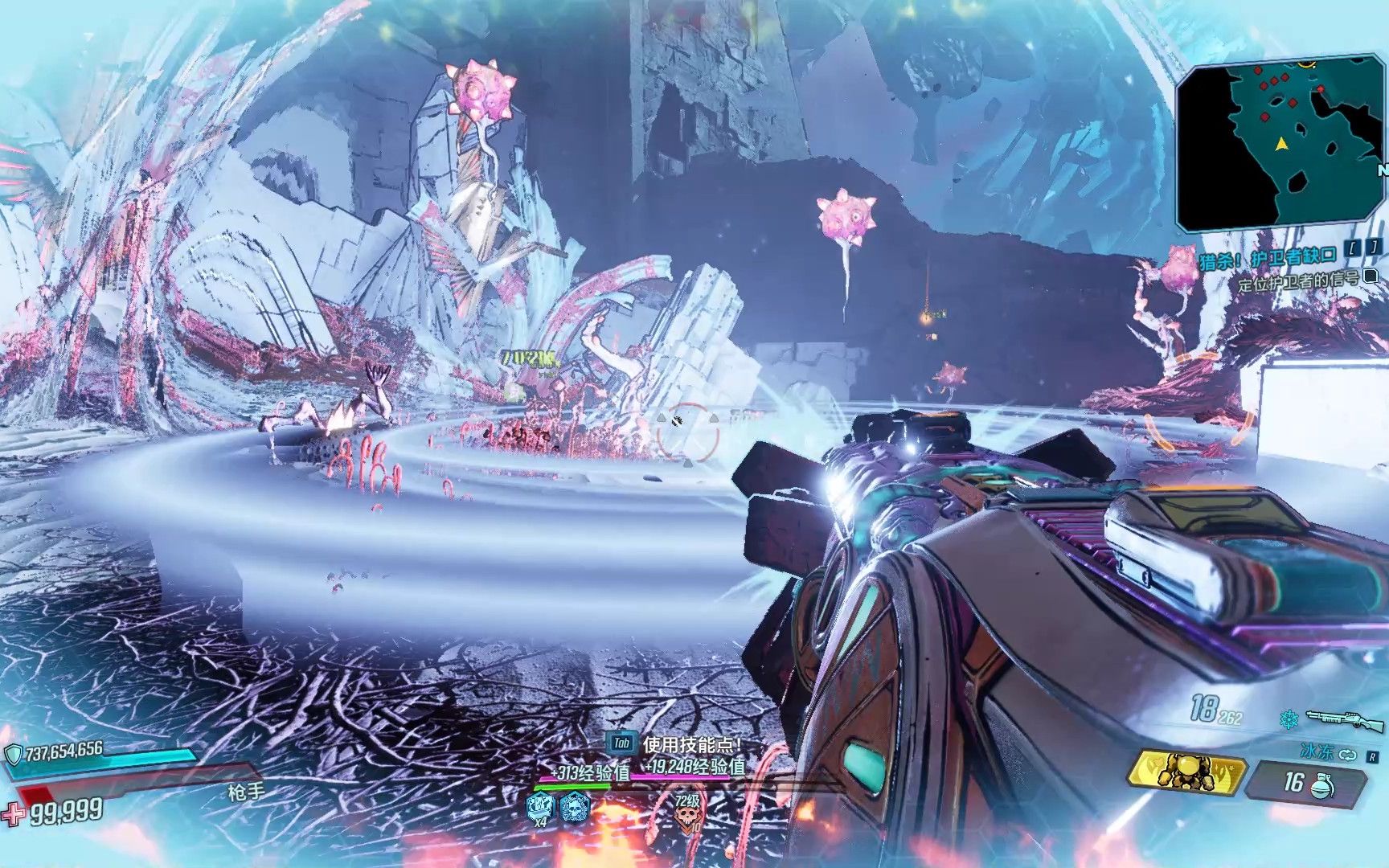The width and height of the screenshot is (1389, 868).
Task: Click the hexagonal skull buff icon
Action: tap(575, 806)
